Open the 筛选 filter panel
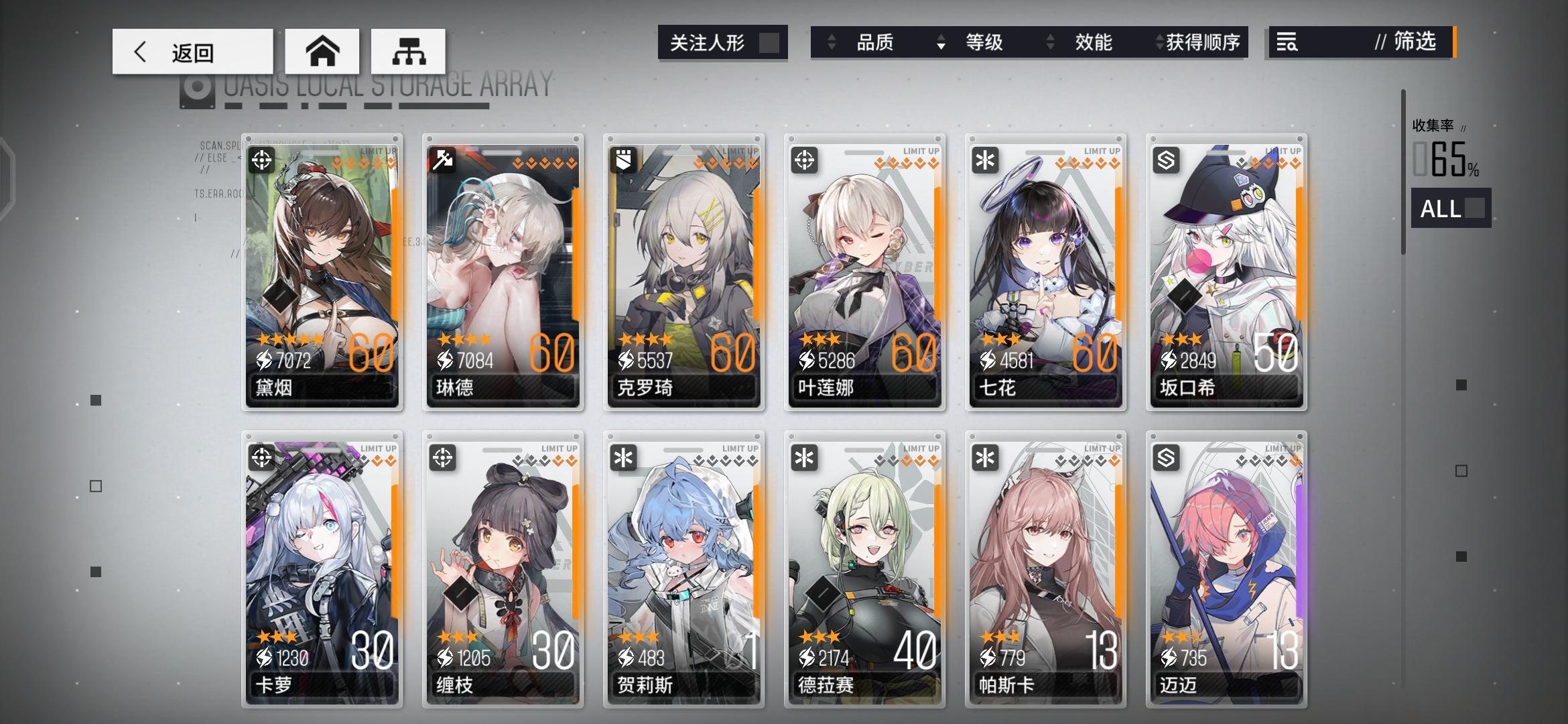This screenshot has height=724, width=1568. tap(1414, 43)
